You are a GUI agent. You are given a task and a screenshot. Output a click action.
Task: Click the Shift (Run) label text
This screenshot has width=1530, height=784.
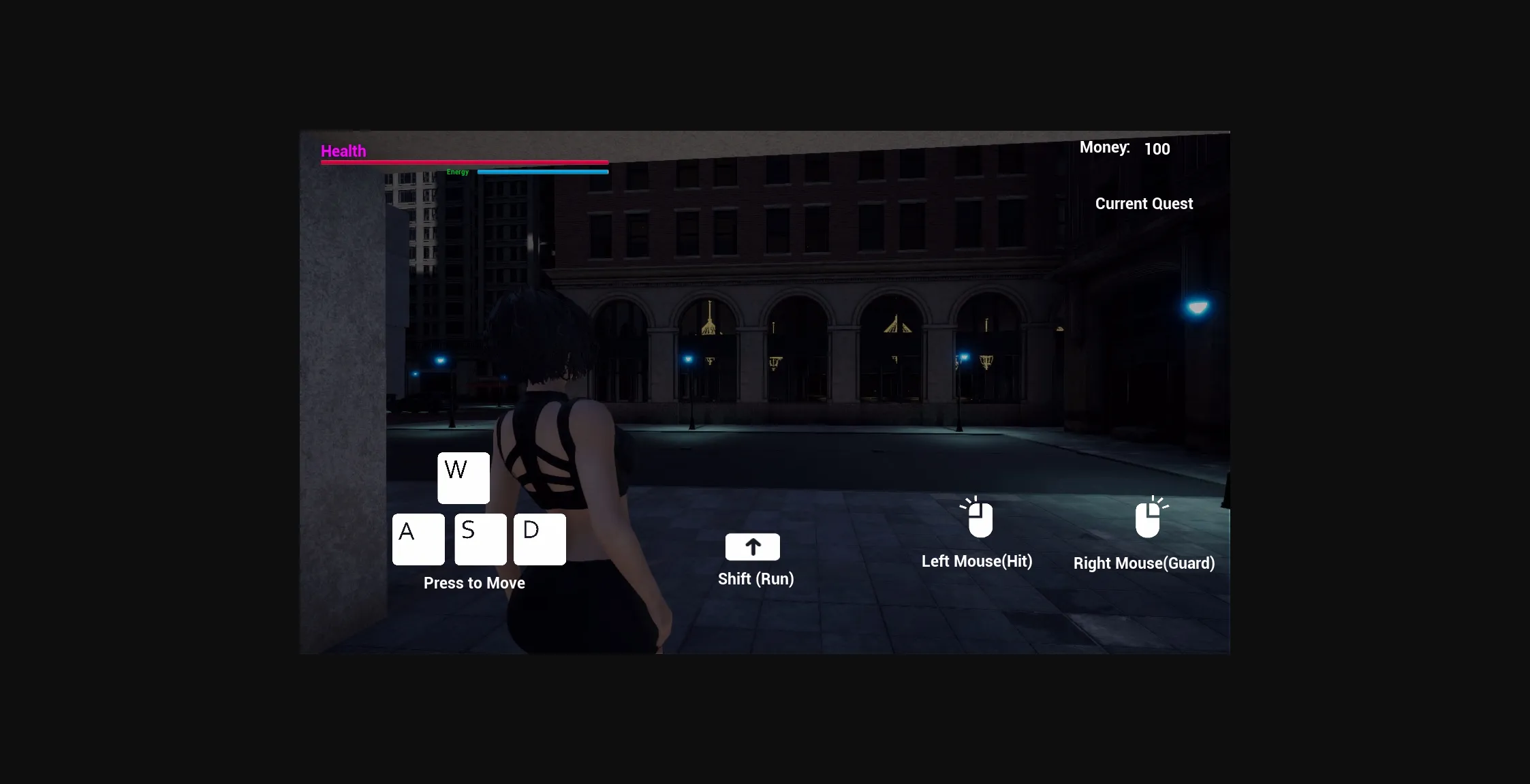point(755,578)
